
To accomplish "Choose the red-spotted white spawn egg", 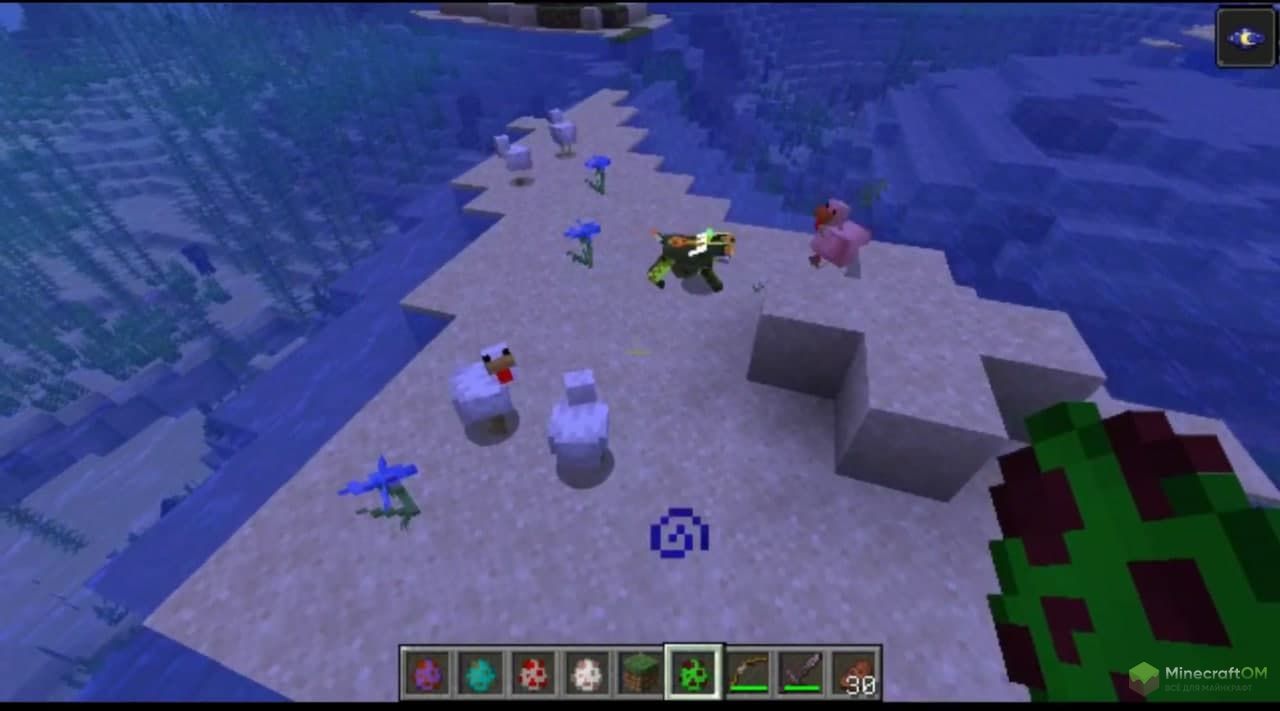I will point(534,673).
